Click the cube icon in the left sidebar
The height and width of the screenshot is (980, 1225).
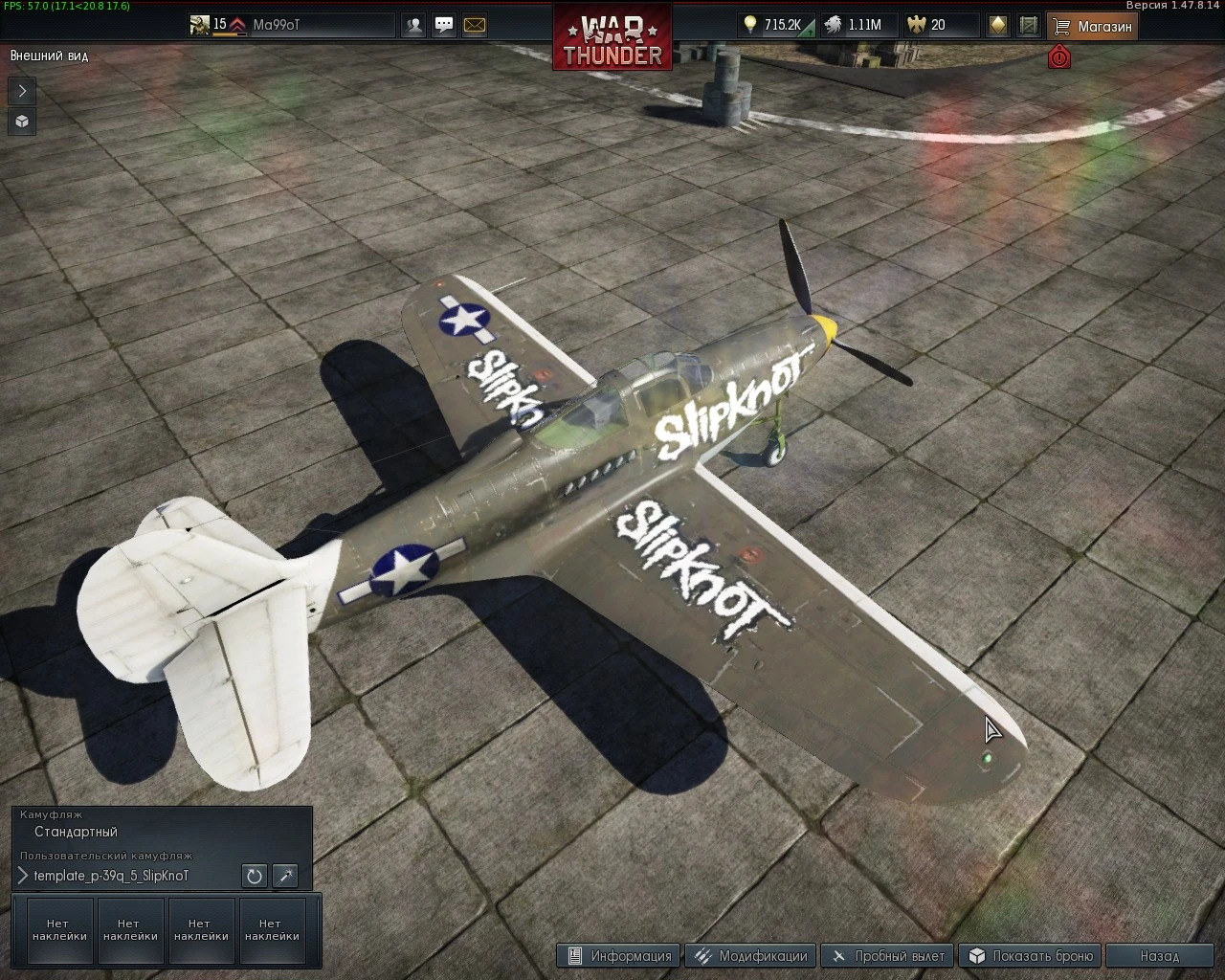[21, 122]
